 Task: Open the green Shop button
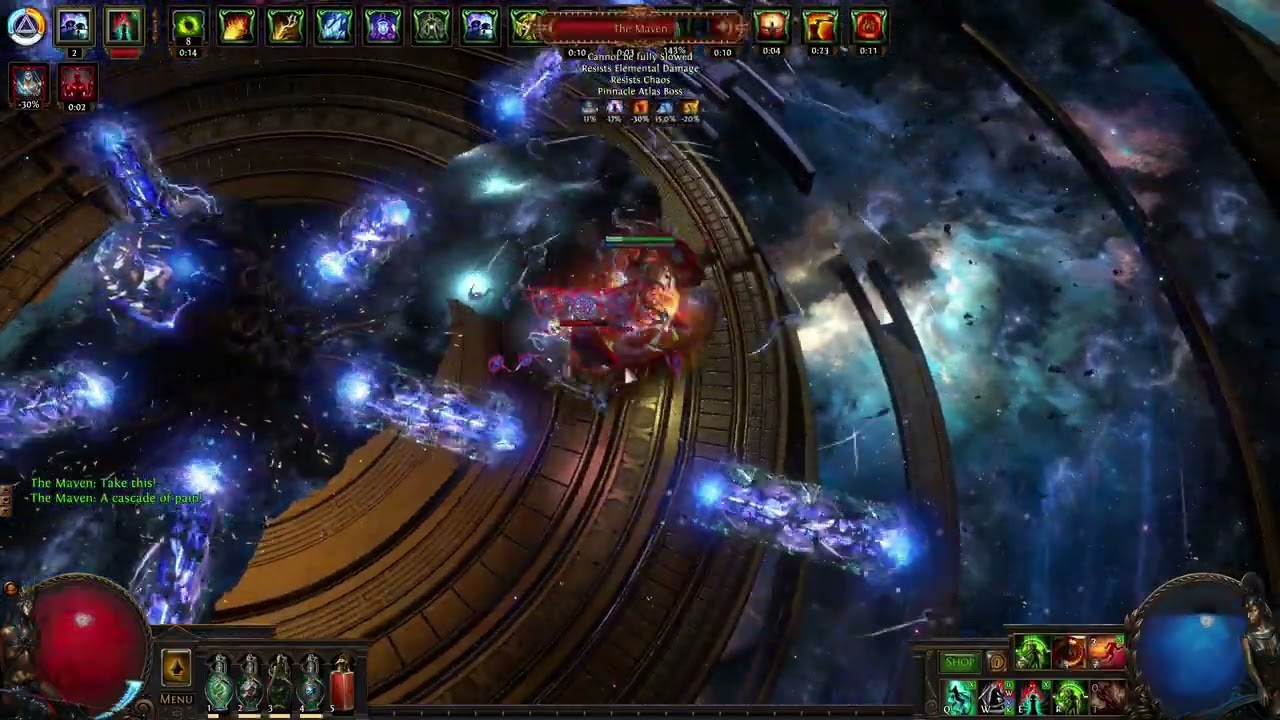[959, 662]
